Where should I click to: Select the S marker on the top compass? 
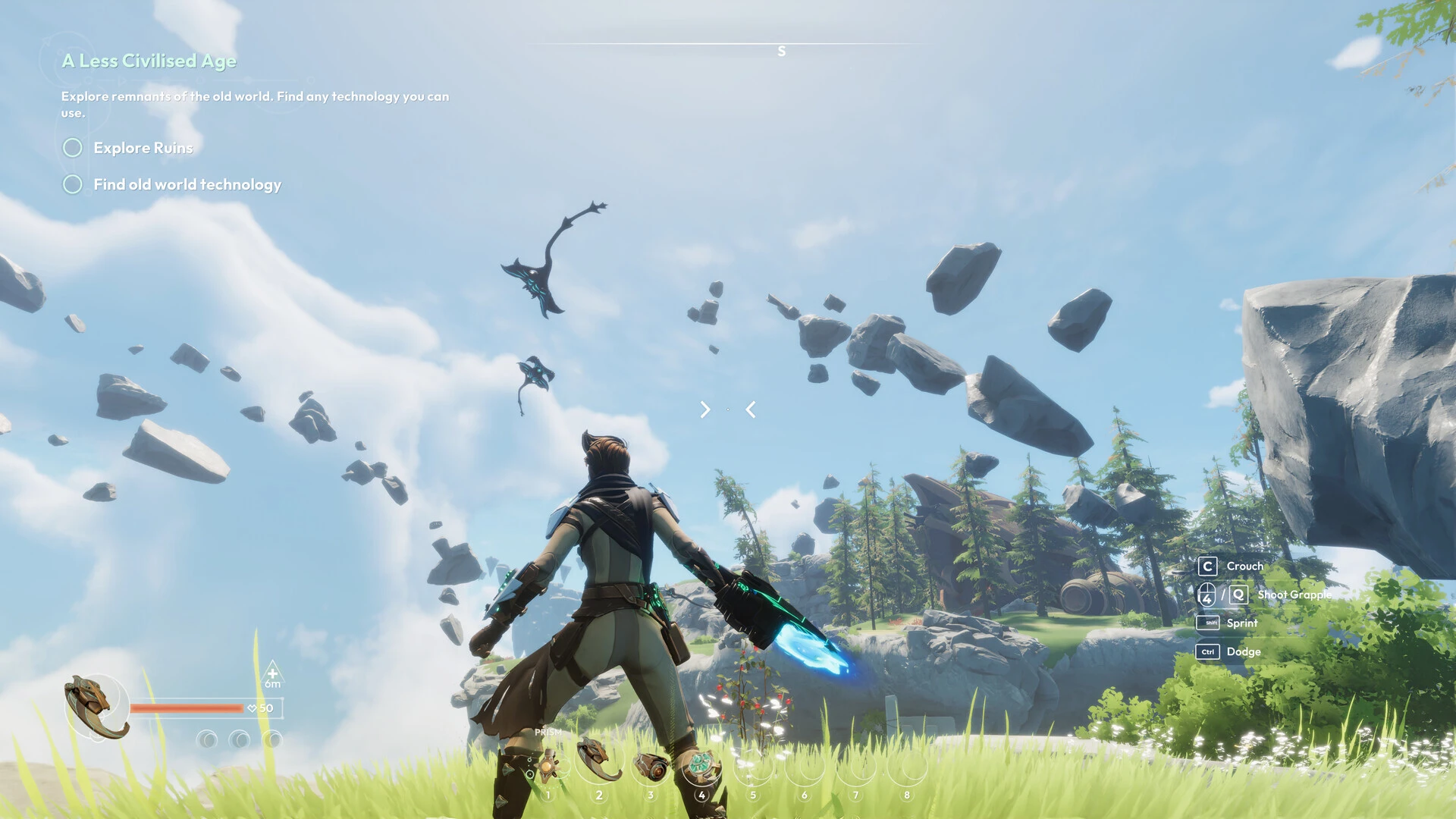[781, 50]
